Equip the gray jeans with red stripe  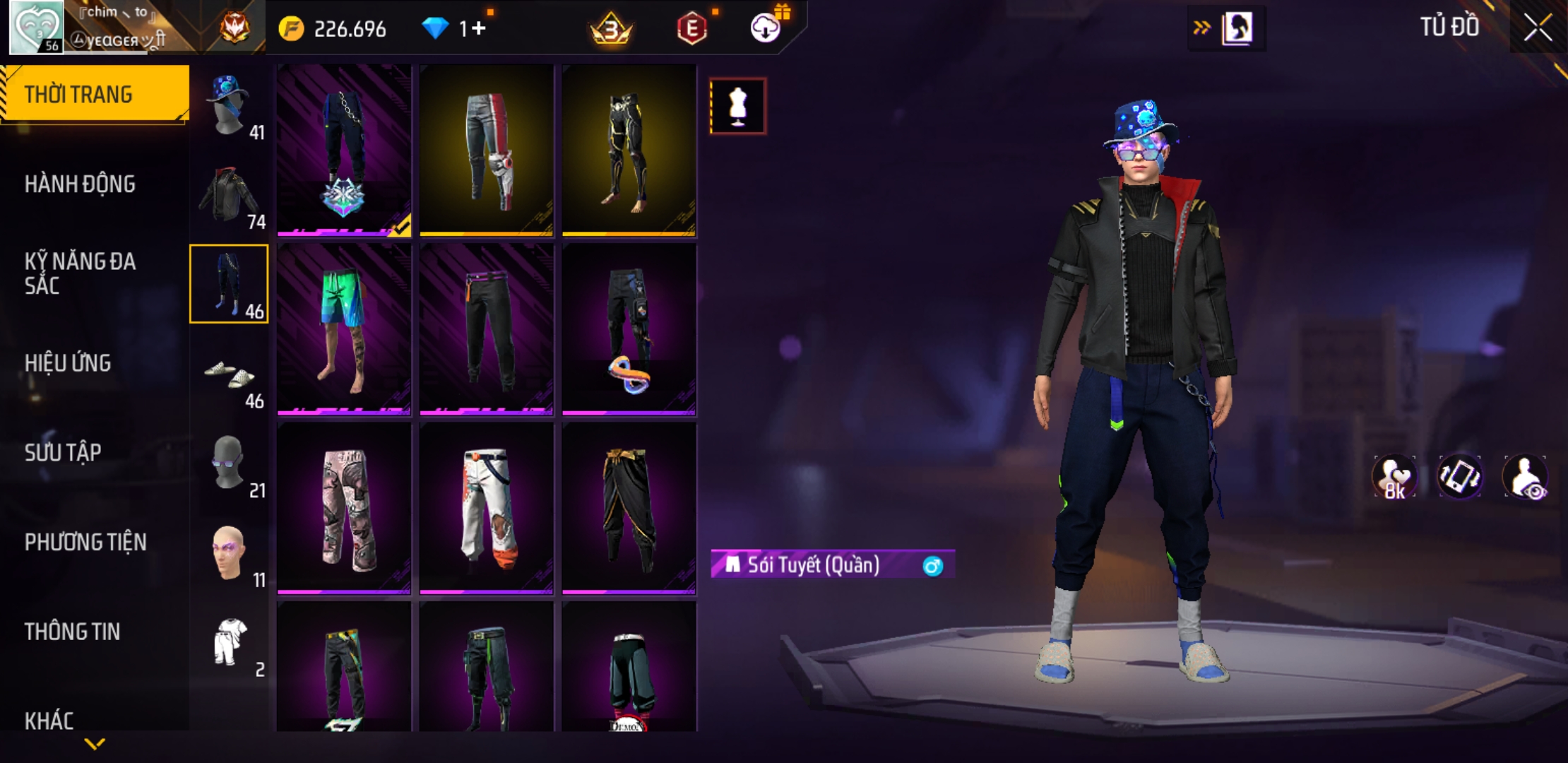pyautogui.click(x=487, y=150)
